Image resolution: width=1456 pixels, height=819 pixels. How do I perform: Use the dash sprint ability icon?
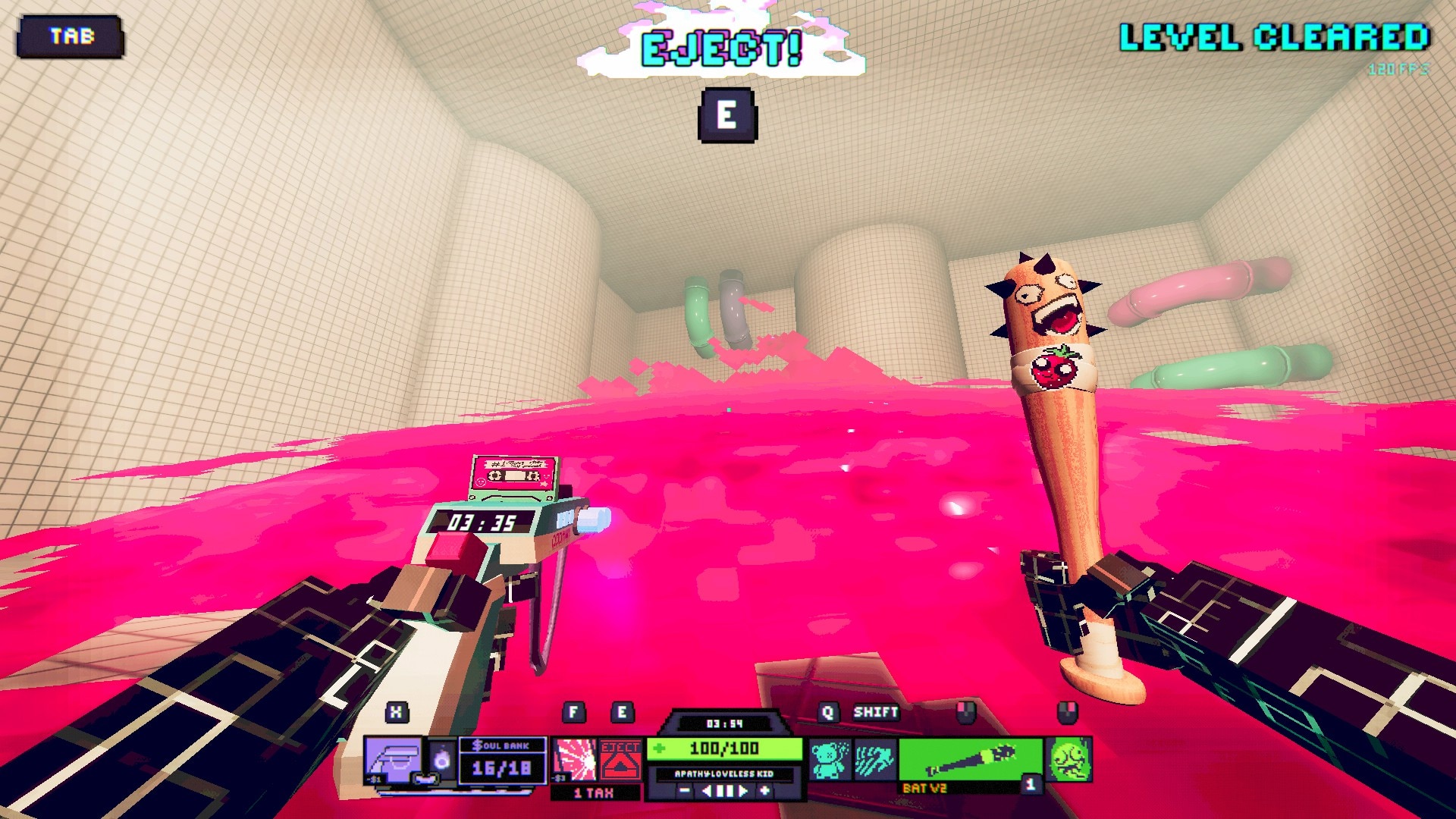[x=874, y=760]
